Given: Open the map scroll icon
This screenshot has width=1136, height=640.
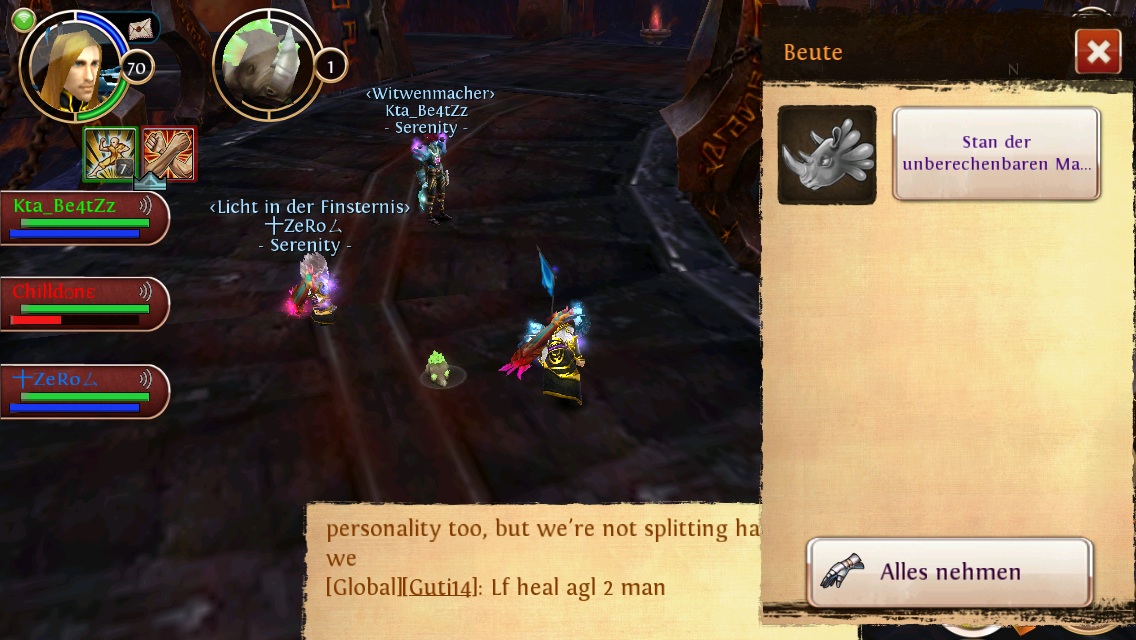Looking at the screenshot, I should [x=141, y=30].
